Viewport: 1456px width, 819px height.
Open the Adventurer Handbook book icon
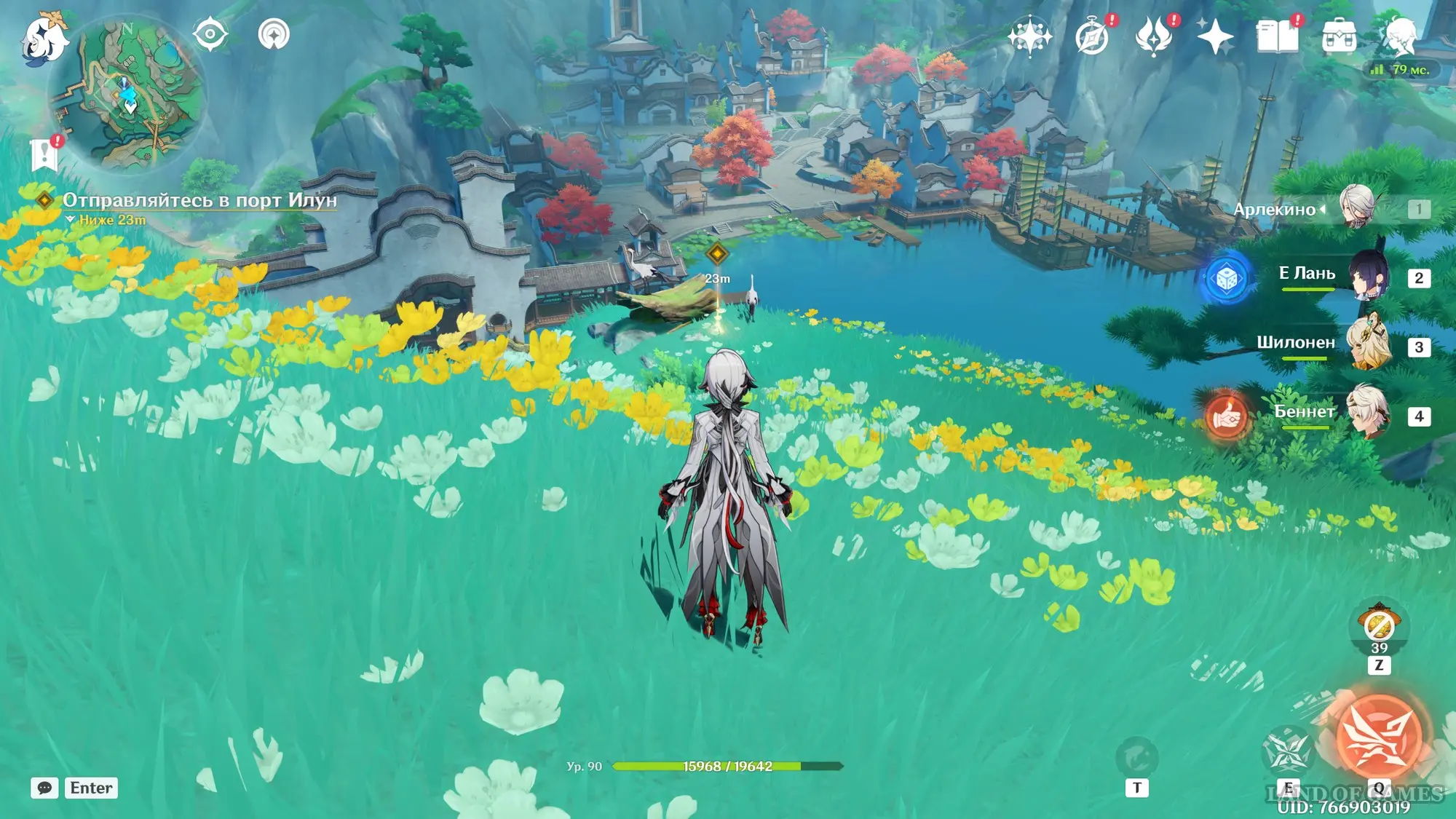point(1277,36)
